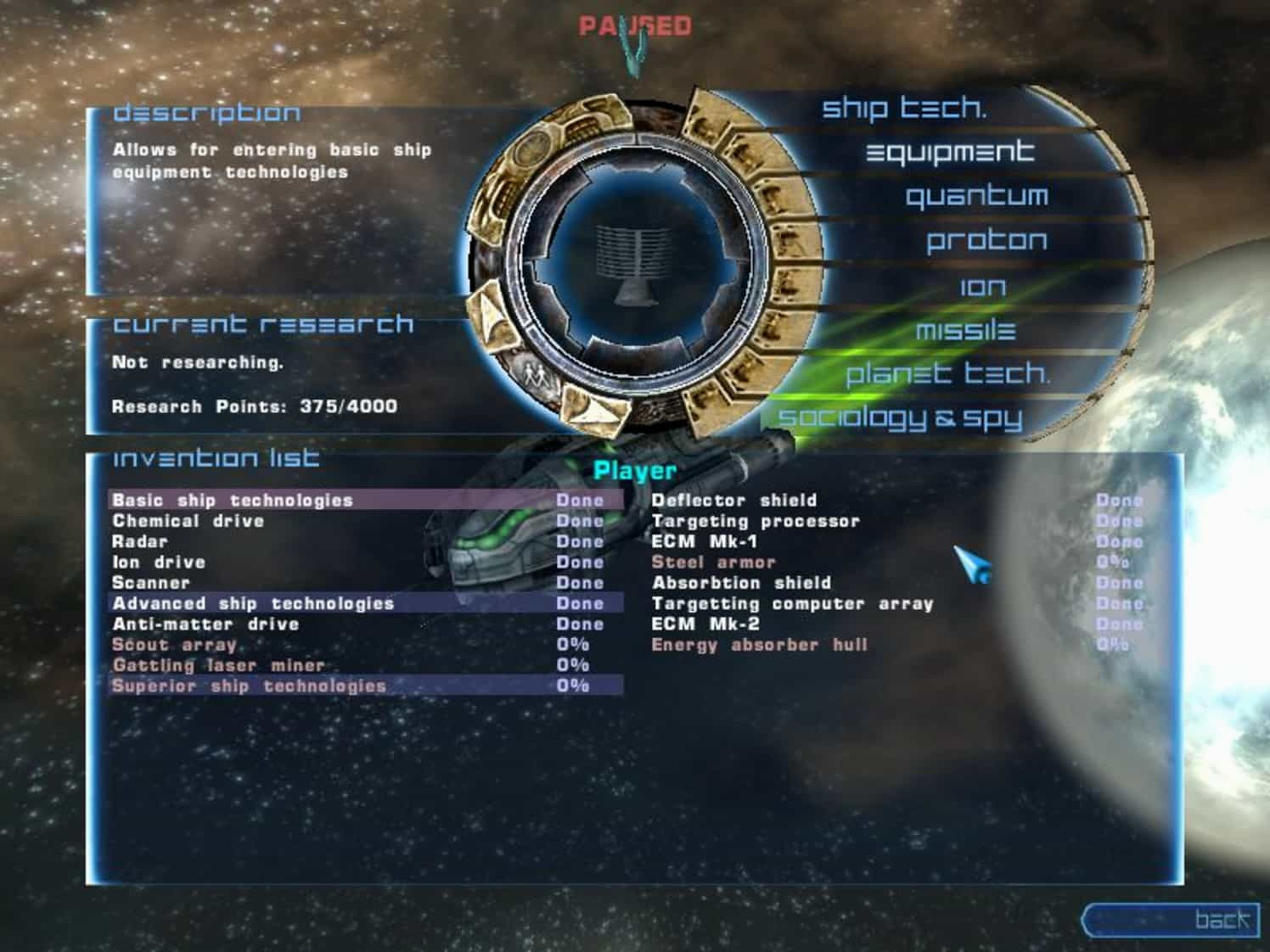Choose the Scout array invention

pyautogui.click(x=174, y=645)
